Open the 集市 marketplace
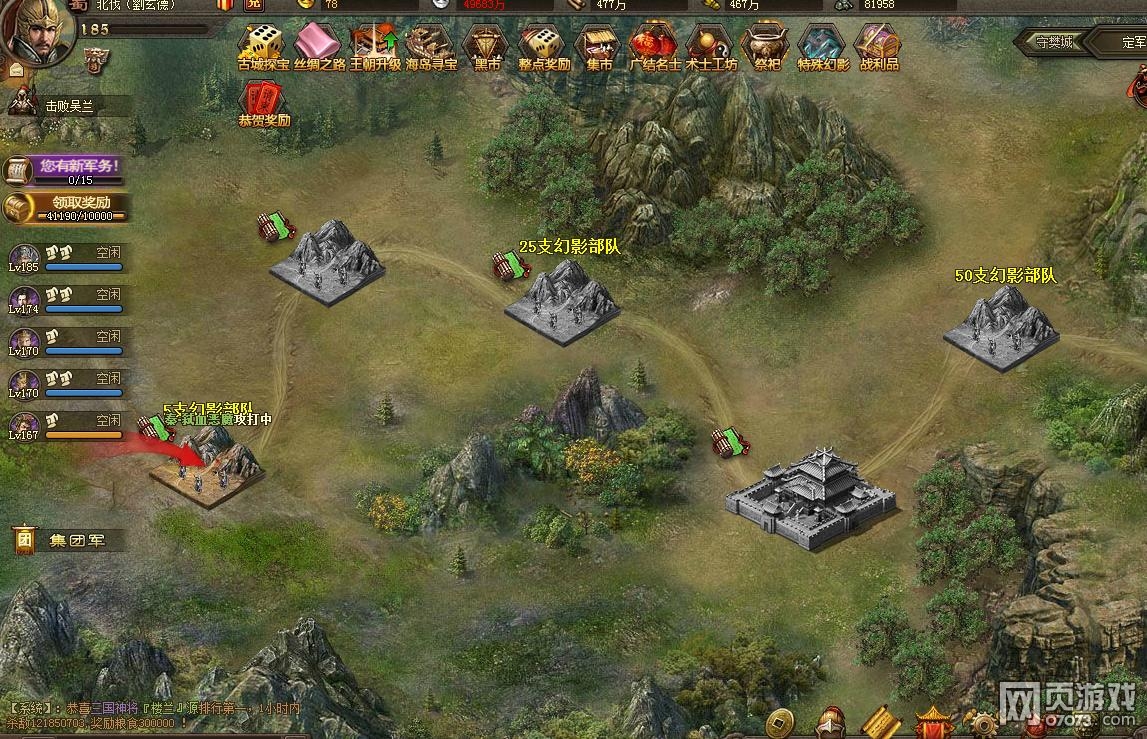The image size is (1147, 739). [x=599, y=45]
